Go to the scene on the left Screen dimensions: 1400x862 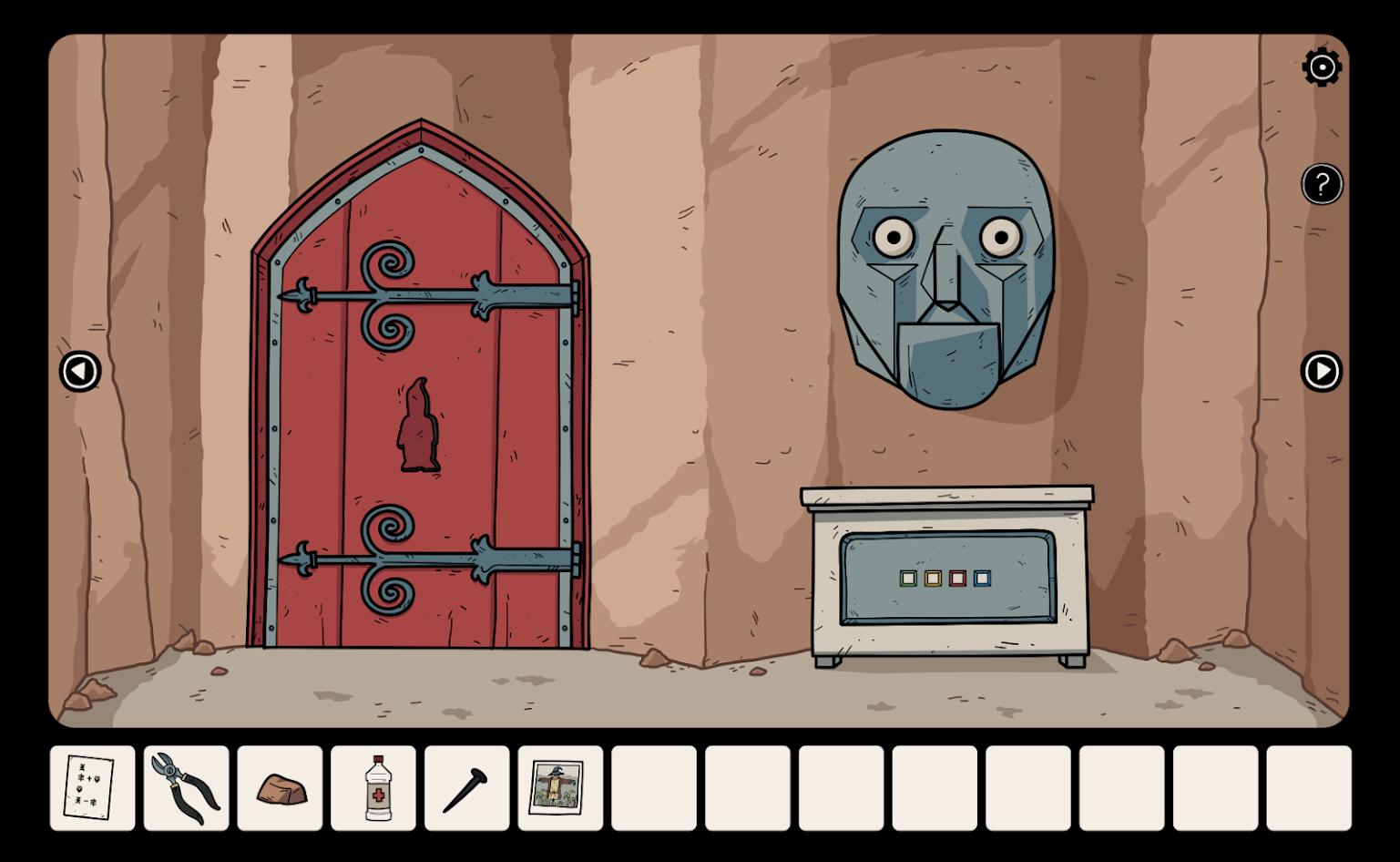[x=80, y=372]
